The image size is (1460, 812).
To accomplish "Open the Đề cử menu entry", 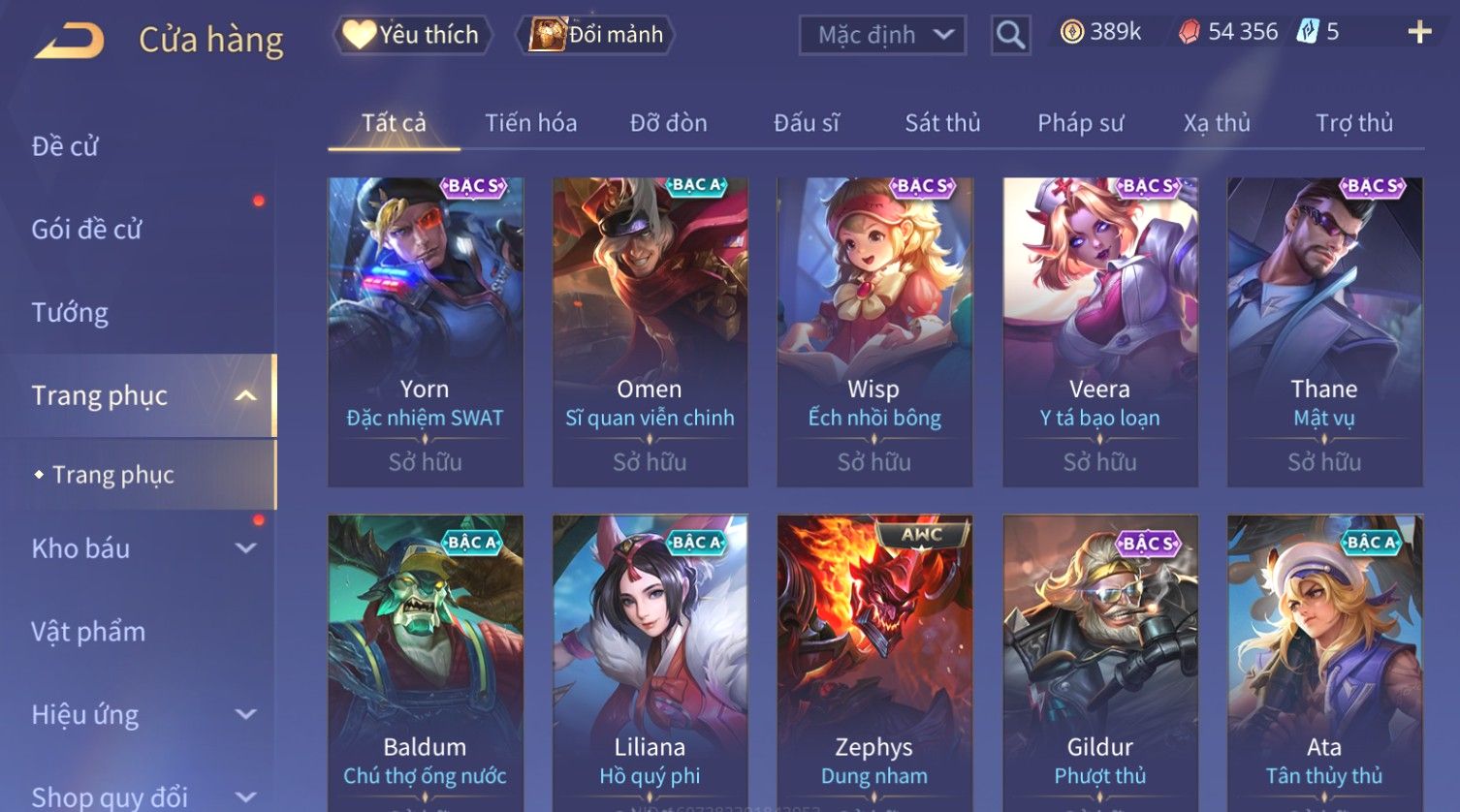I will [x=65, y=146].
